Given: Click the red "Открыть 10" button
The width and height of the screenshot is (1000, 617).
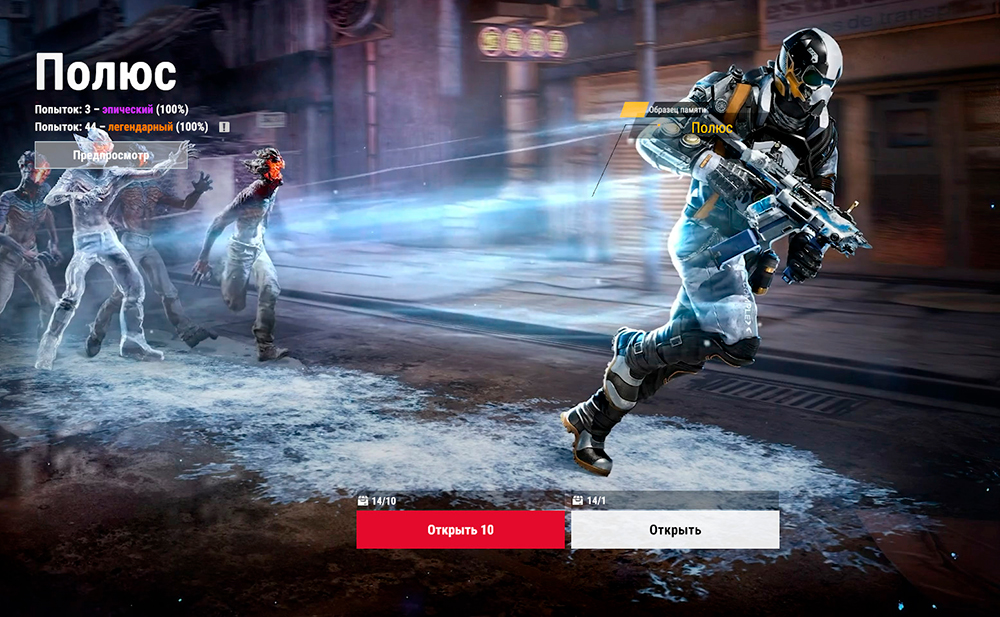Looking at the screenshot, I should pos(460,530).
